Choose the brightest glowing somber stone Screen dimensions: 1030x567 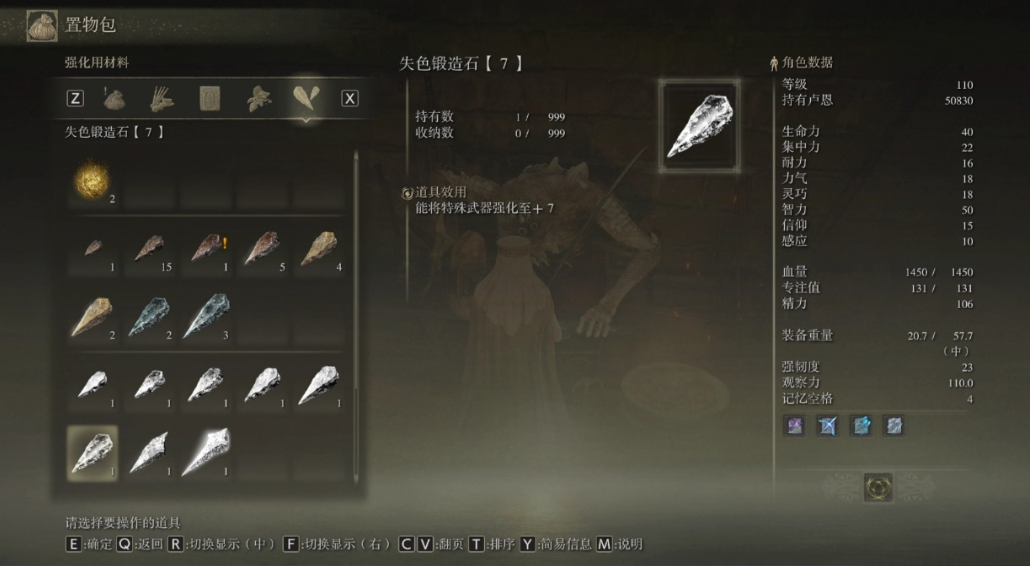coord(206,452)
